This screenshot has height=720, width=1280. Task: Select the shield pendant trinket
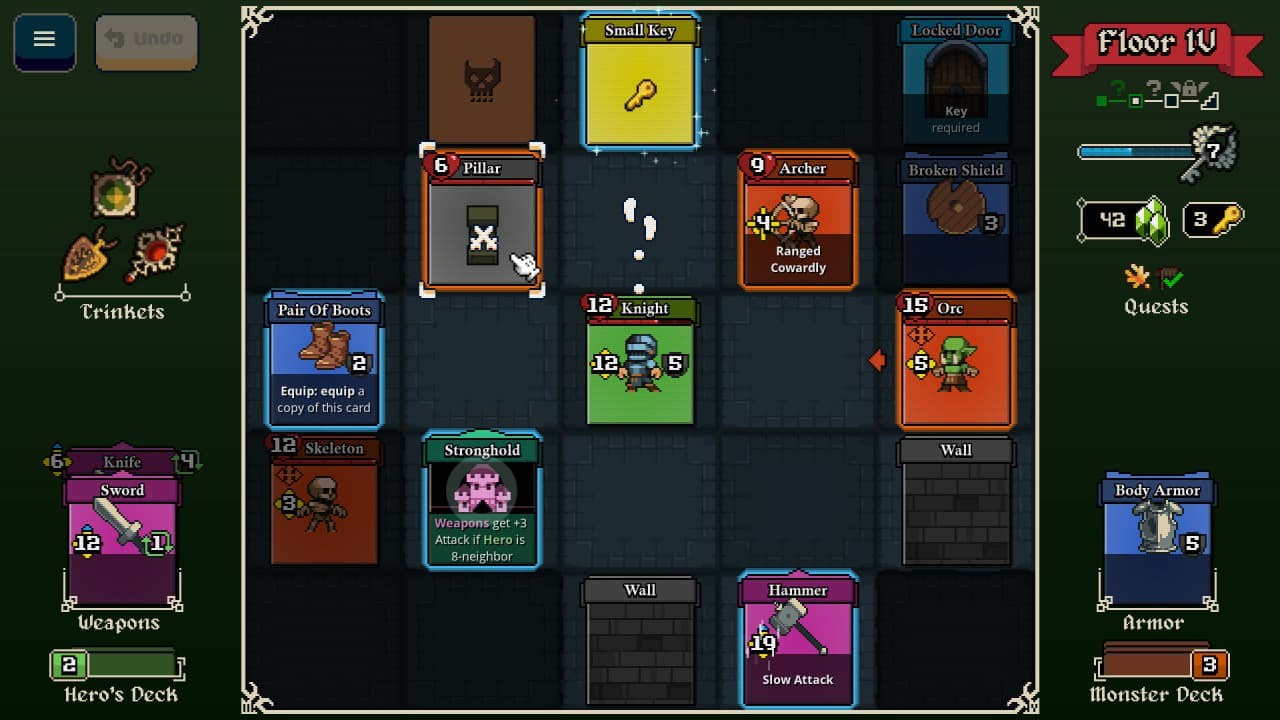coord(85,257)
